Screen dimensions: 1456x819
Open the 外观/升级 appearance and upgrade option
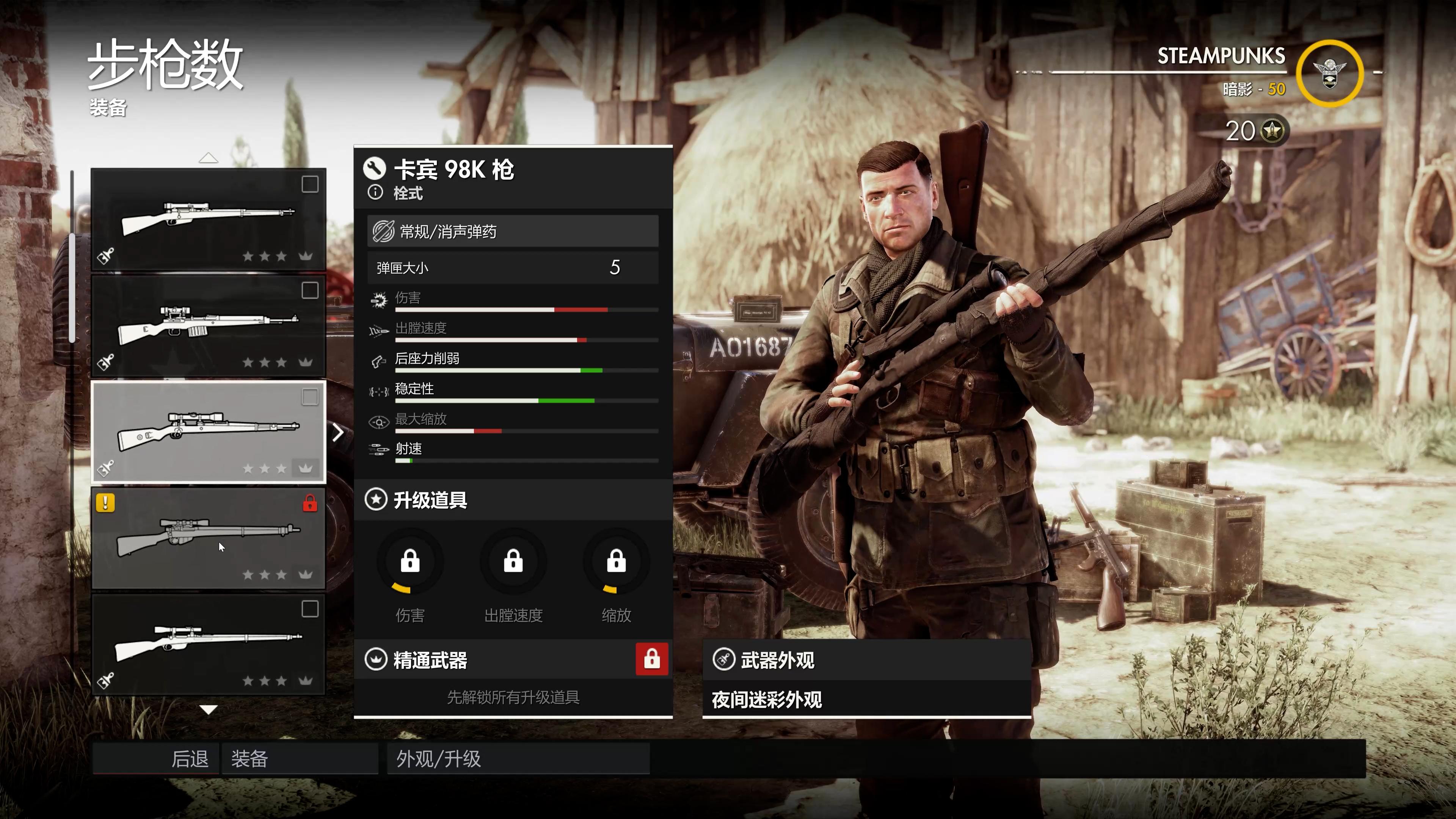(518, 758)
